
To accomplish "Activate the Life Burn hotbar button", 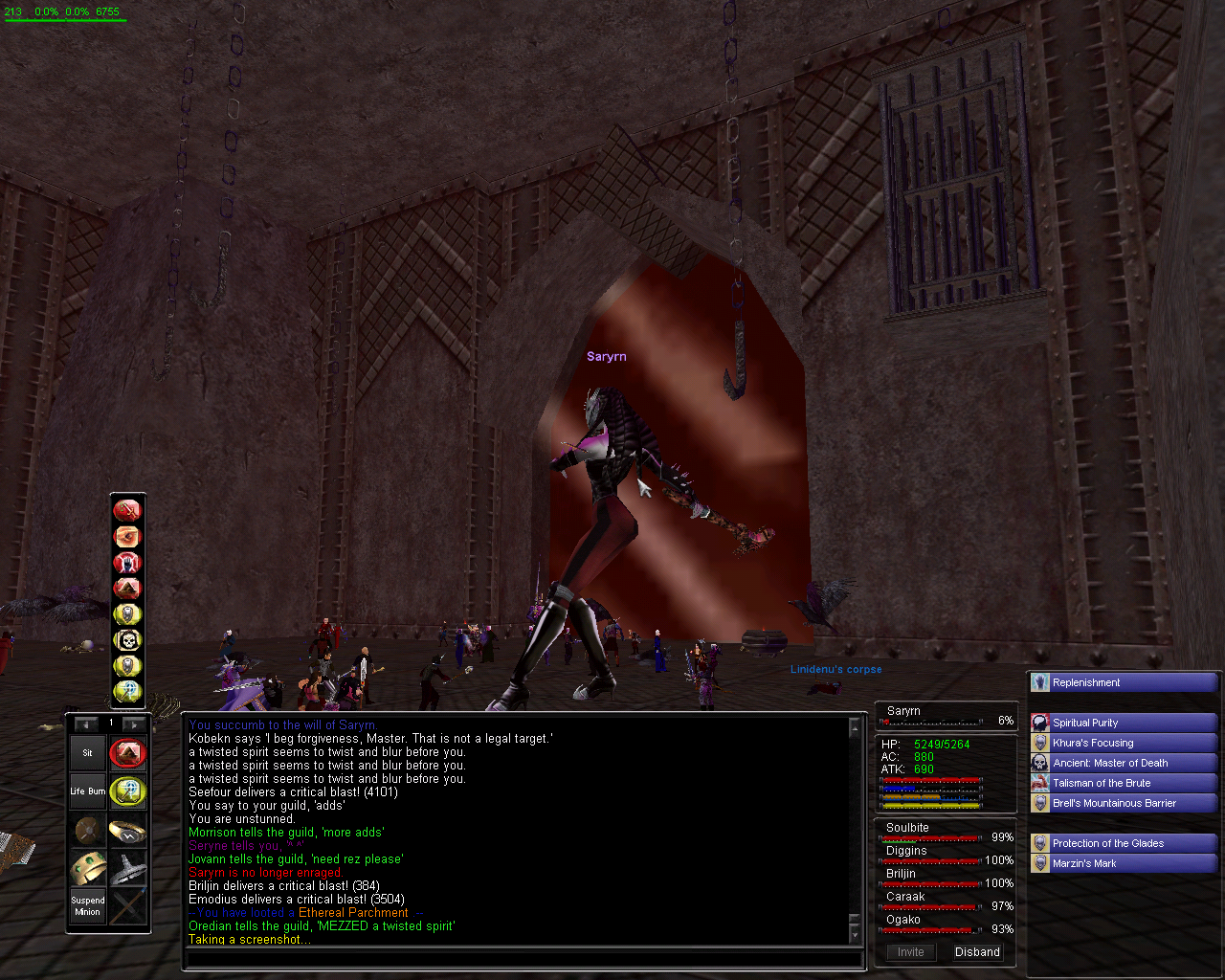I will click(87, 791).
